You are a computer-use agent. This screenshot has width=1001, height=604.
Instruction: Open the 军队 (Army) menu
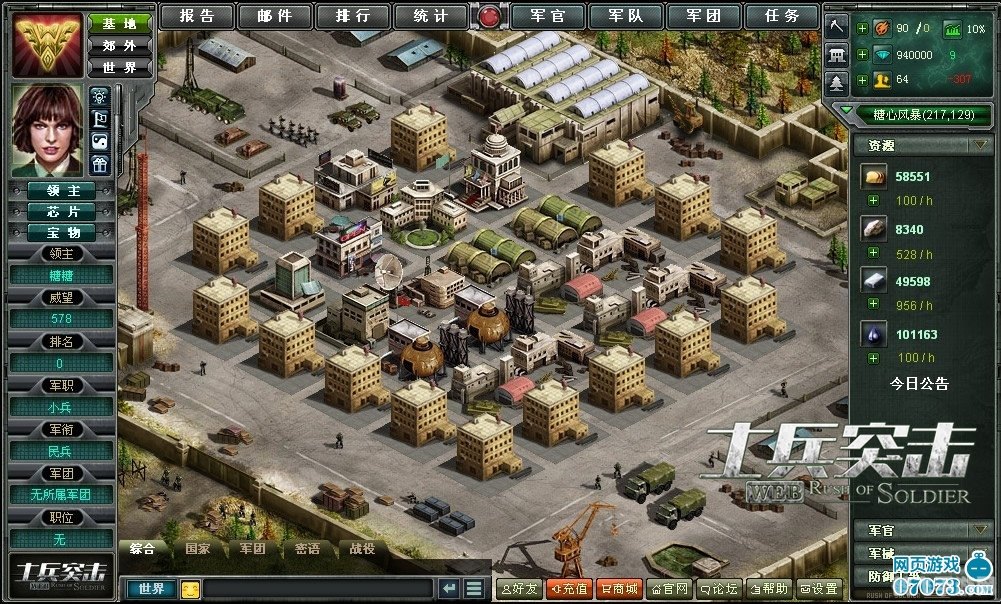626,16
